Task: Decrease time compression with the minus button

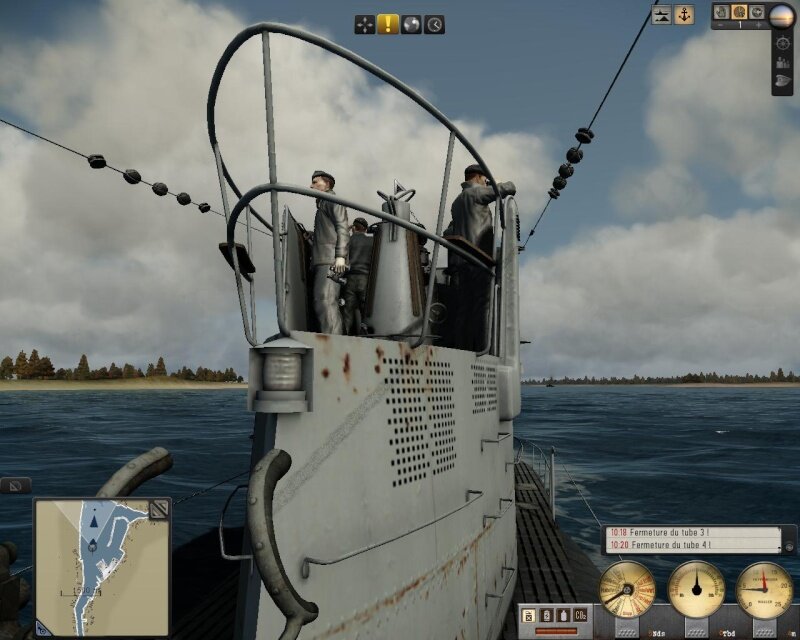Action: point(720,24)
